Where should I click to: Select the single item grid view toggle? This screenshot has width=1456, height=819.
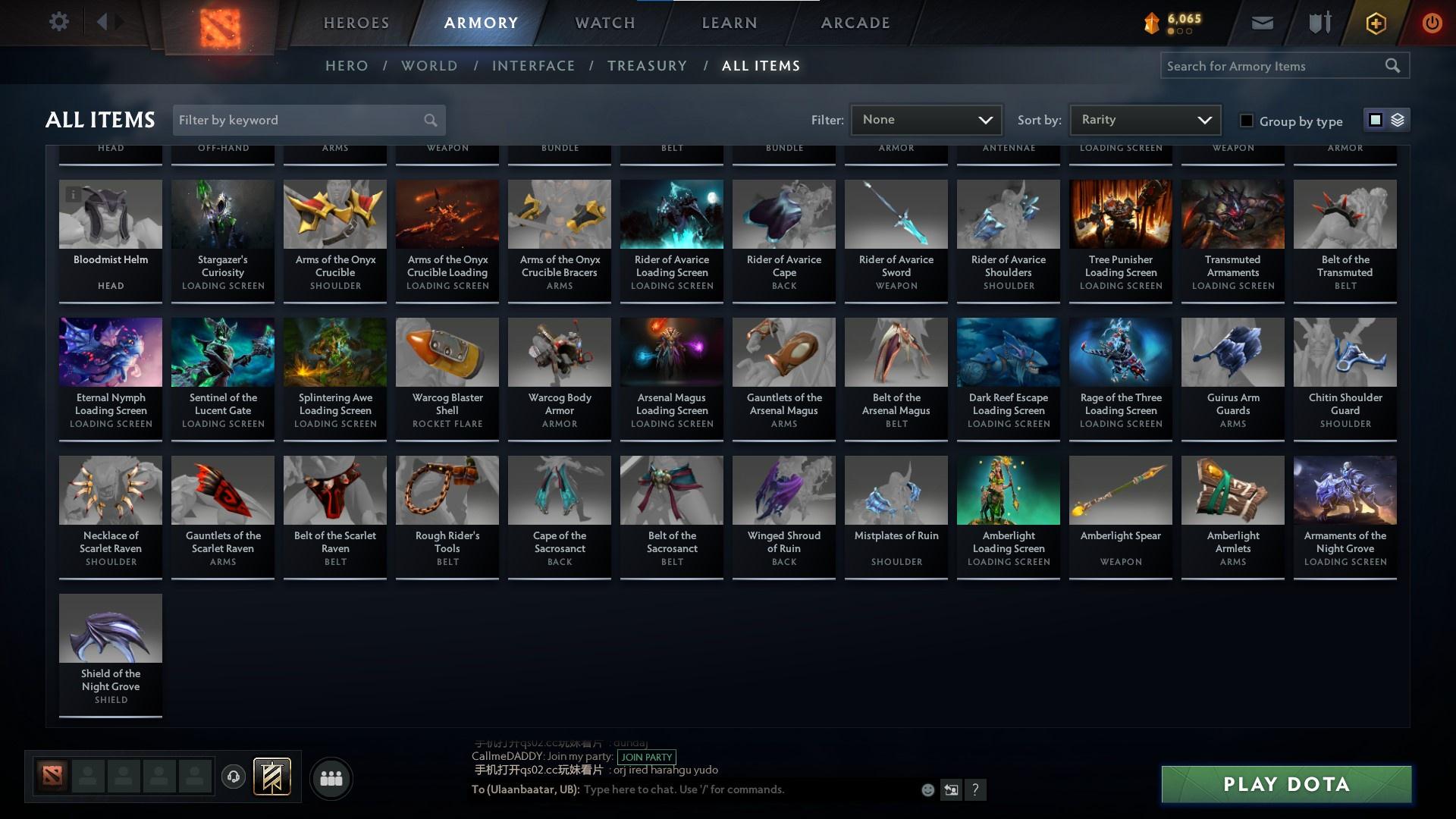[1376, 120]
